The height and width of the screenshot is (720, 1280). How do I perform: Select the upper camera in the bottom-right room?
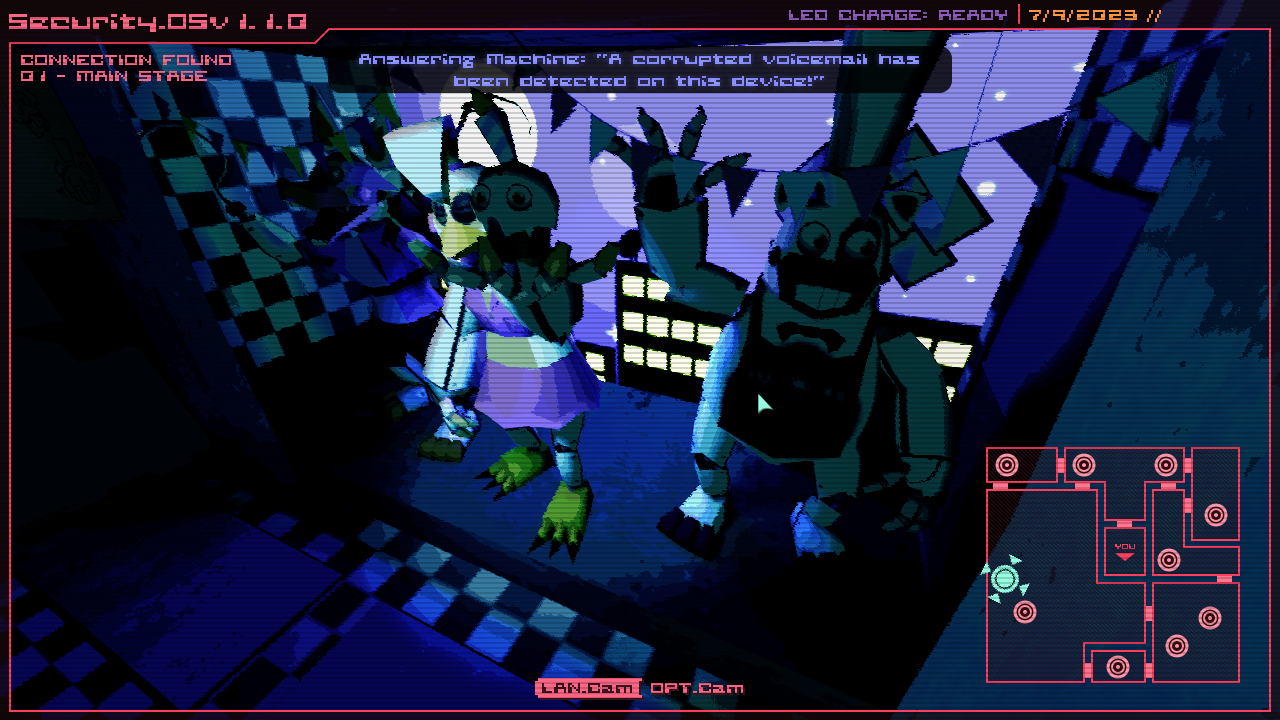pyautogui.click(x=1208, y=616)
